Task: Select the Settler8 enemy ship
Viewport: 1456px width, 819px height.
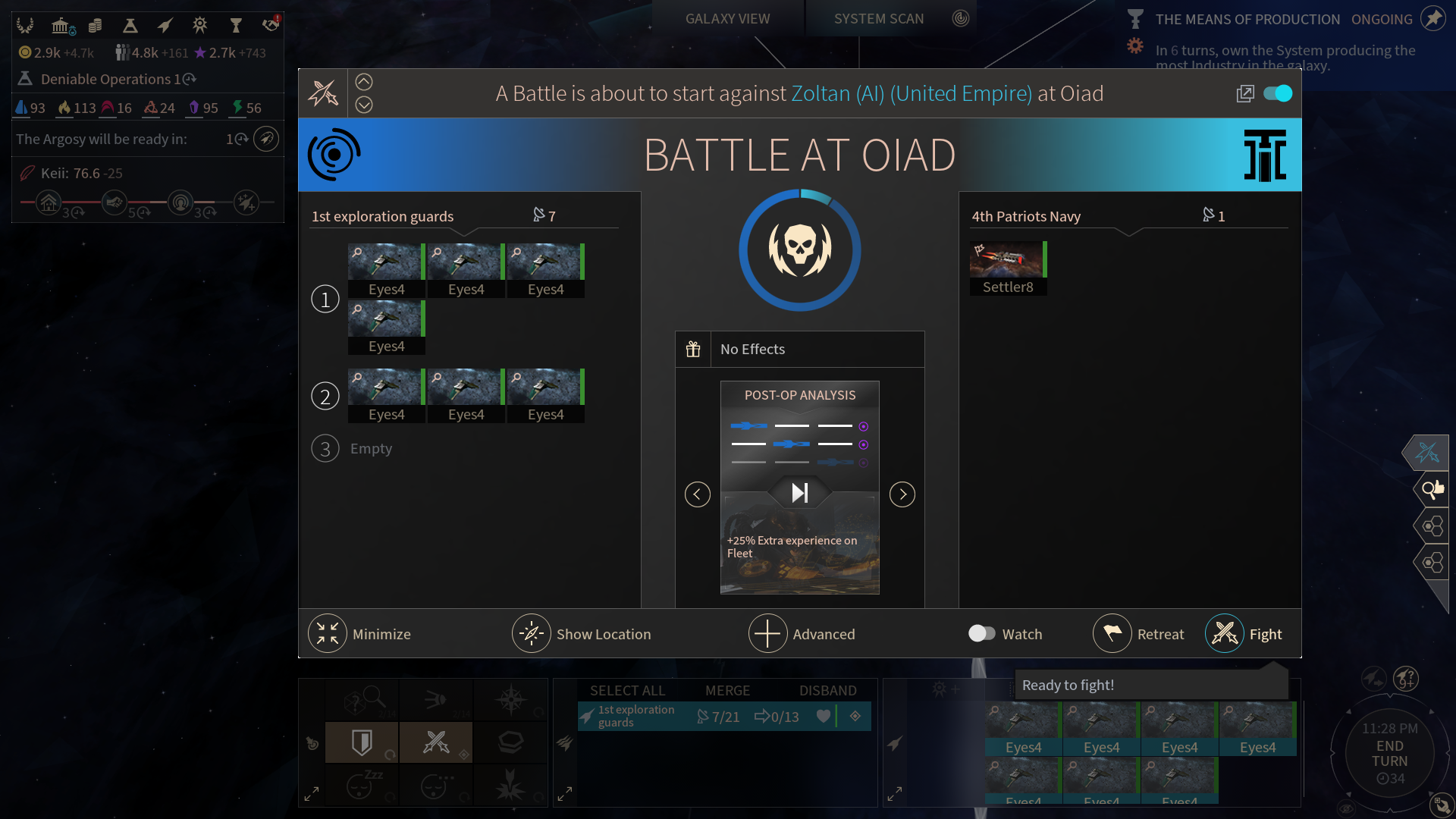Action: coord(1007,268)
